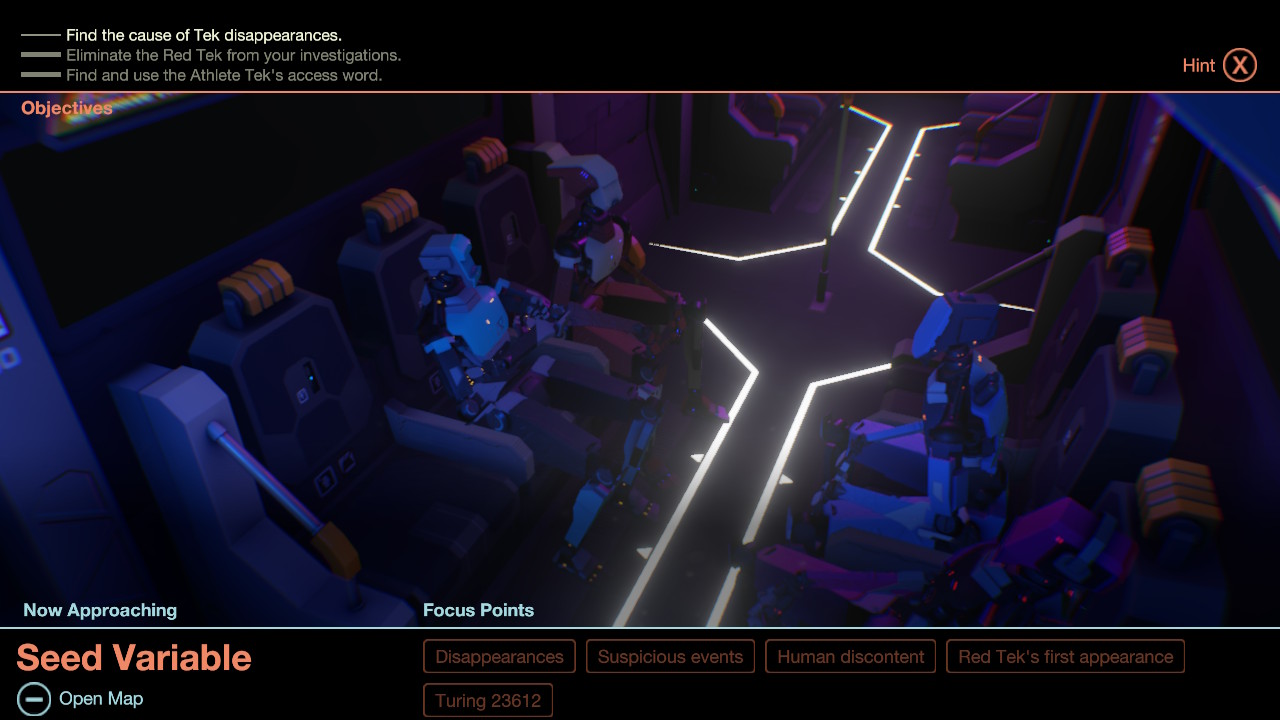Click the Hint label near the X icon
Viewport: 1280px width, 720px height.
[1198, 65]
